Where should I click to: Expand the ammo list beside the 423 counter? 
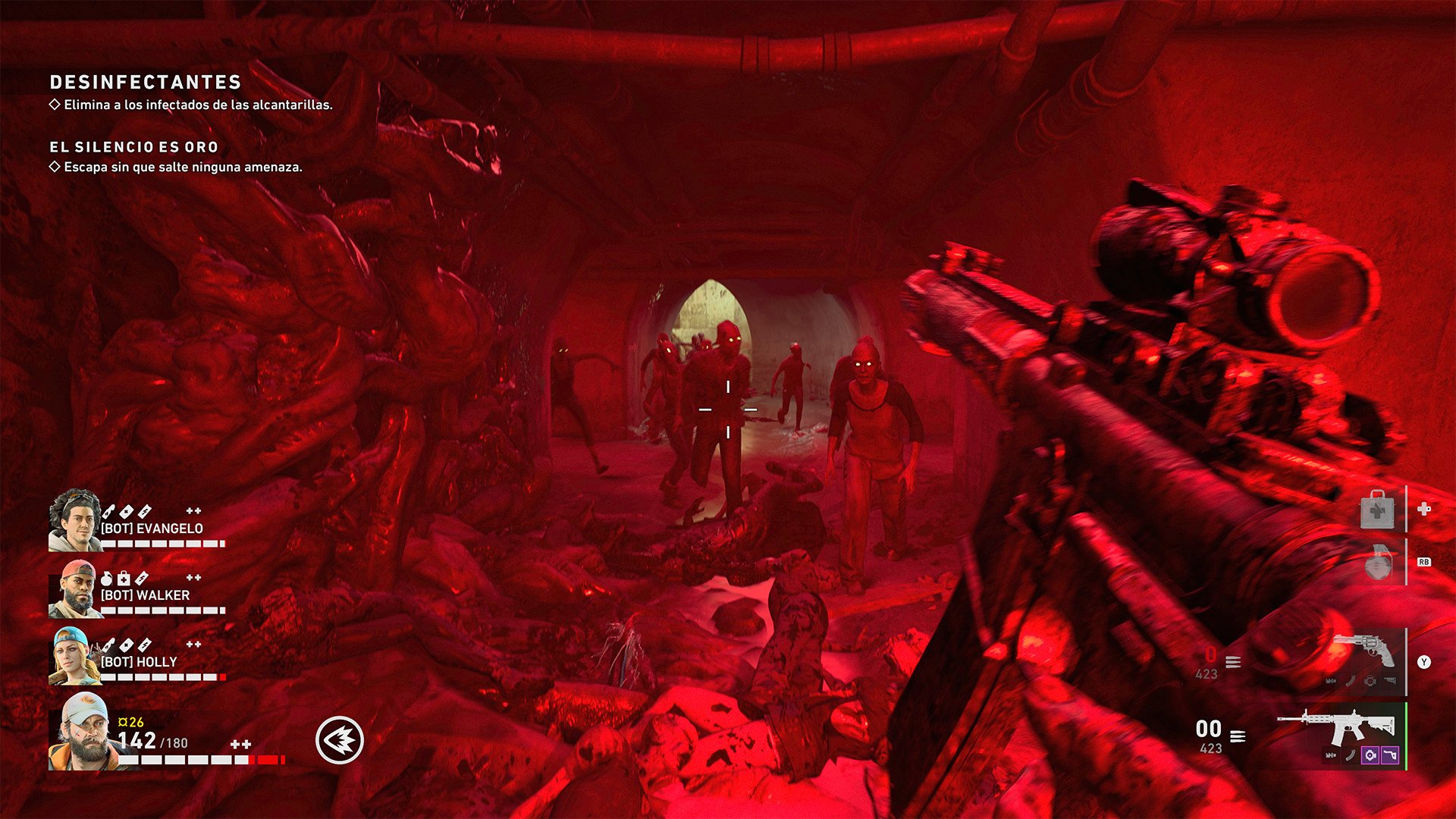[x=1232, y=662]
